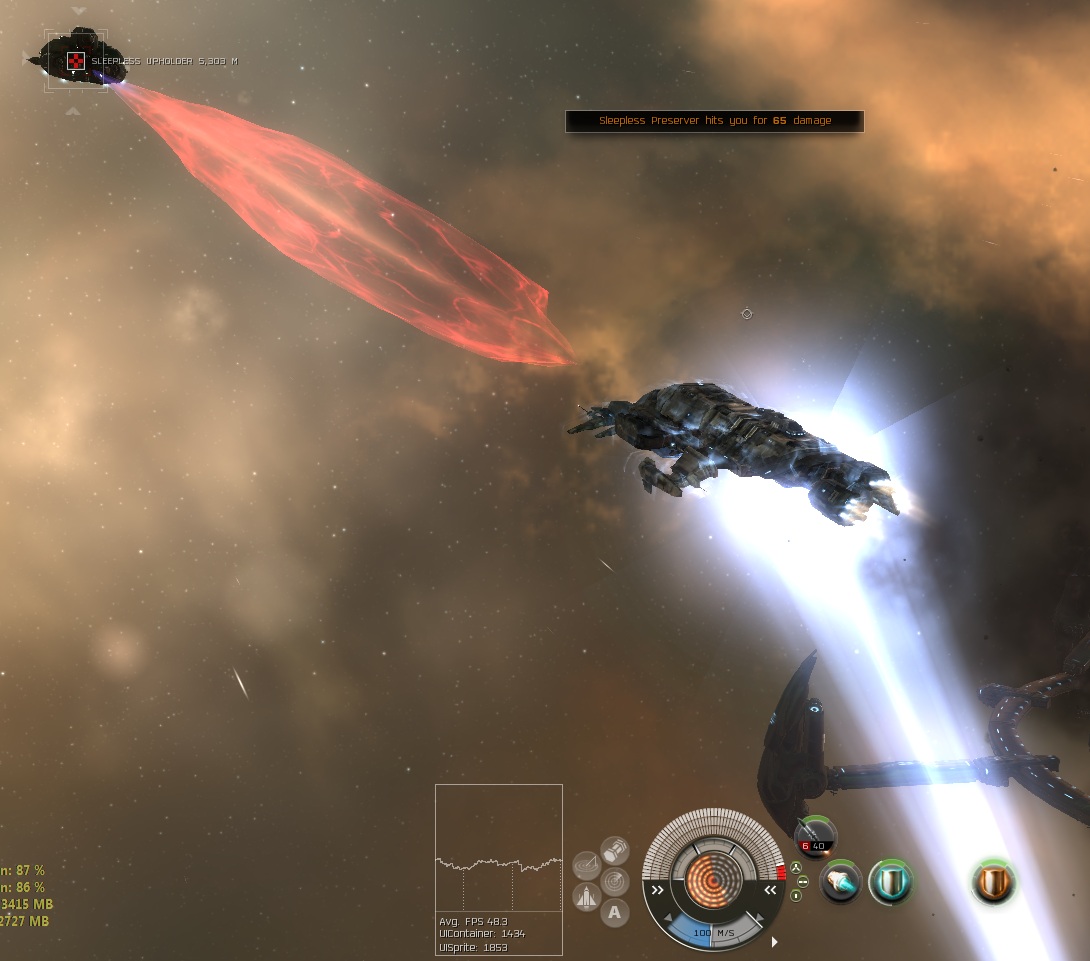Screen dimensions: 1090x961
Task: Open the cargo hold hexagon button
Action: [x=615, y=851]
